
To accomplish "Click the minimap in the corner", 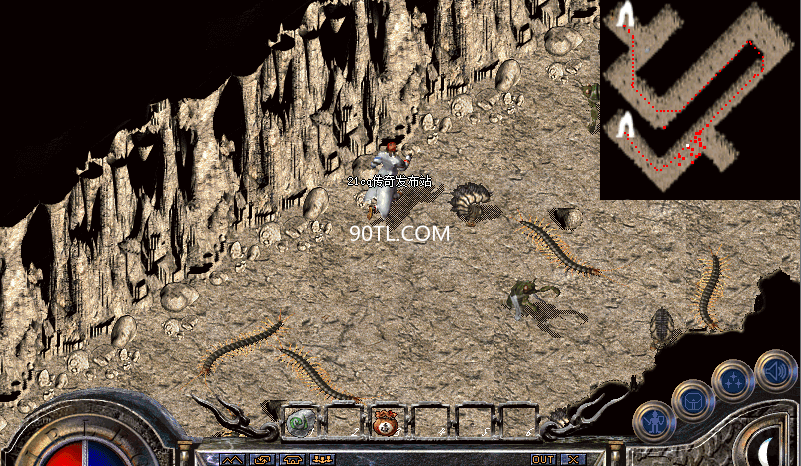I will pos(700,99).
